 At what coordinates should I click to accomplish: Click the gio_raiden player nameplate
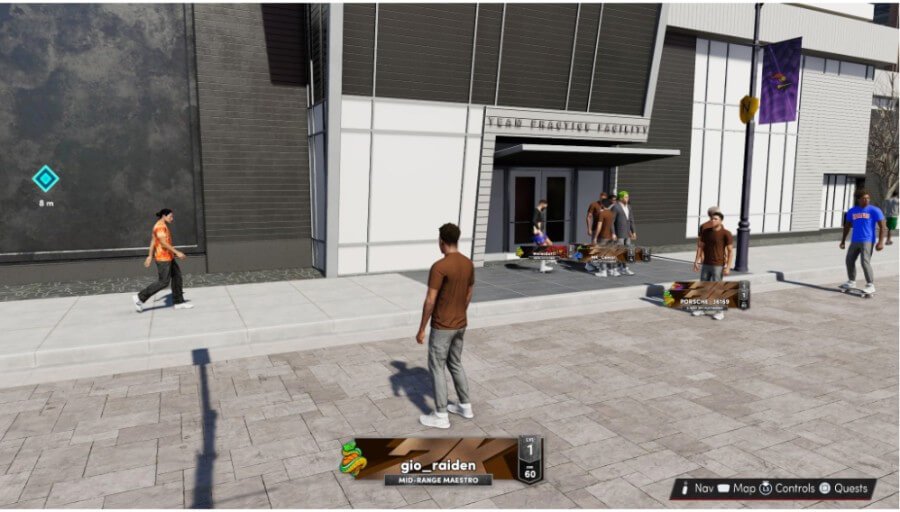point(442,459)
